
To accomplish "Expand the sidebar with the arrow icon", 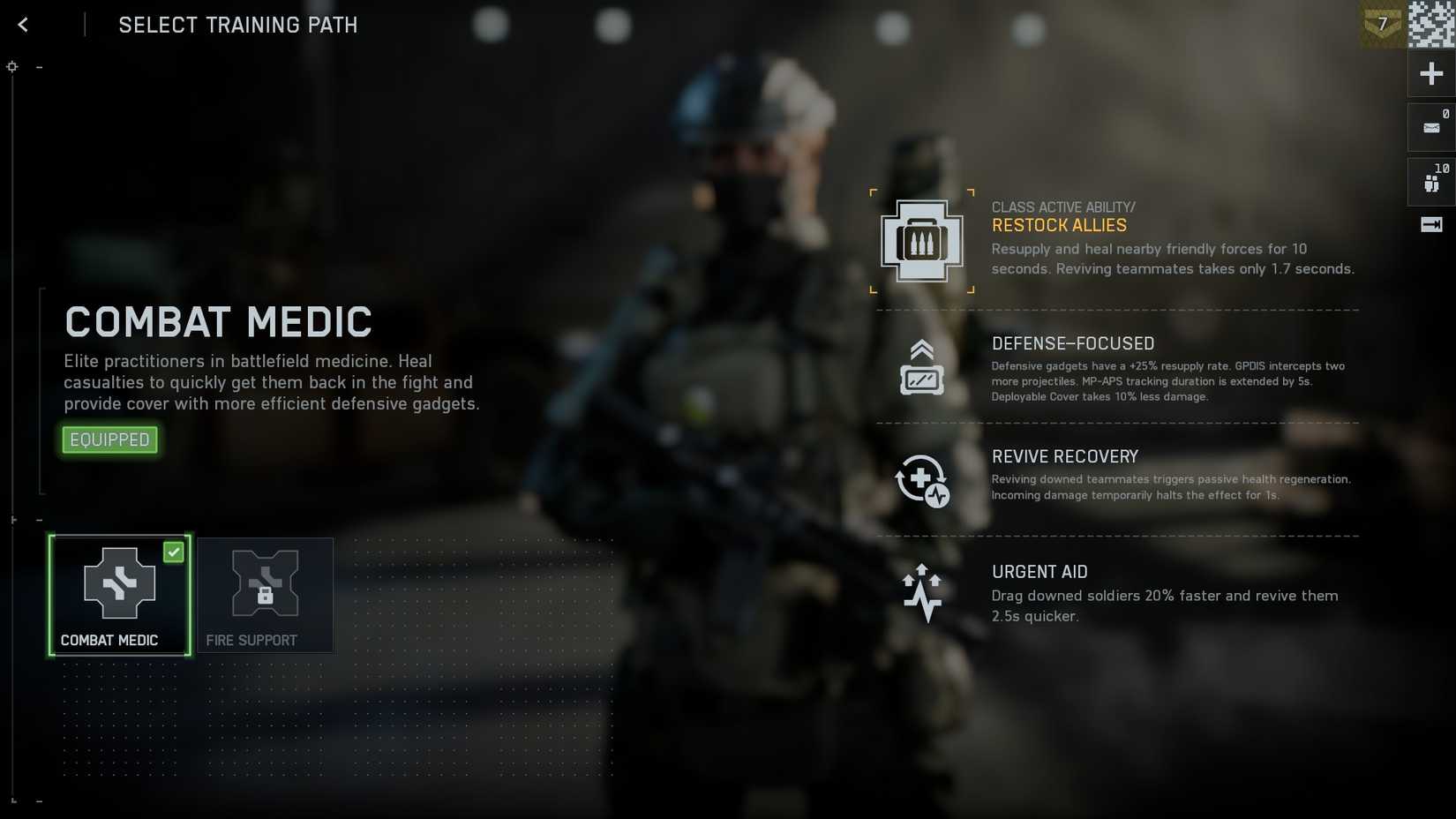I will click(x=1430, y=225).
